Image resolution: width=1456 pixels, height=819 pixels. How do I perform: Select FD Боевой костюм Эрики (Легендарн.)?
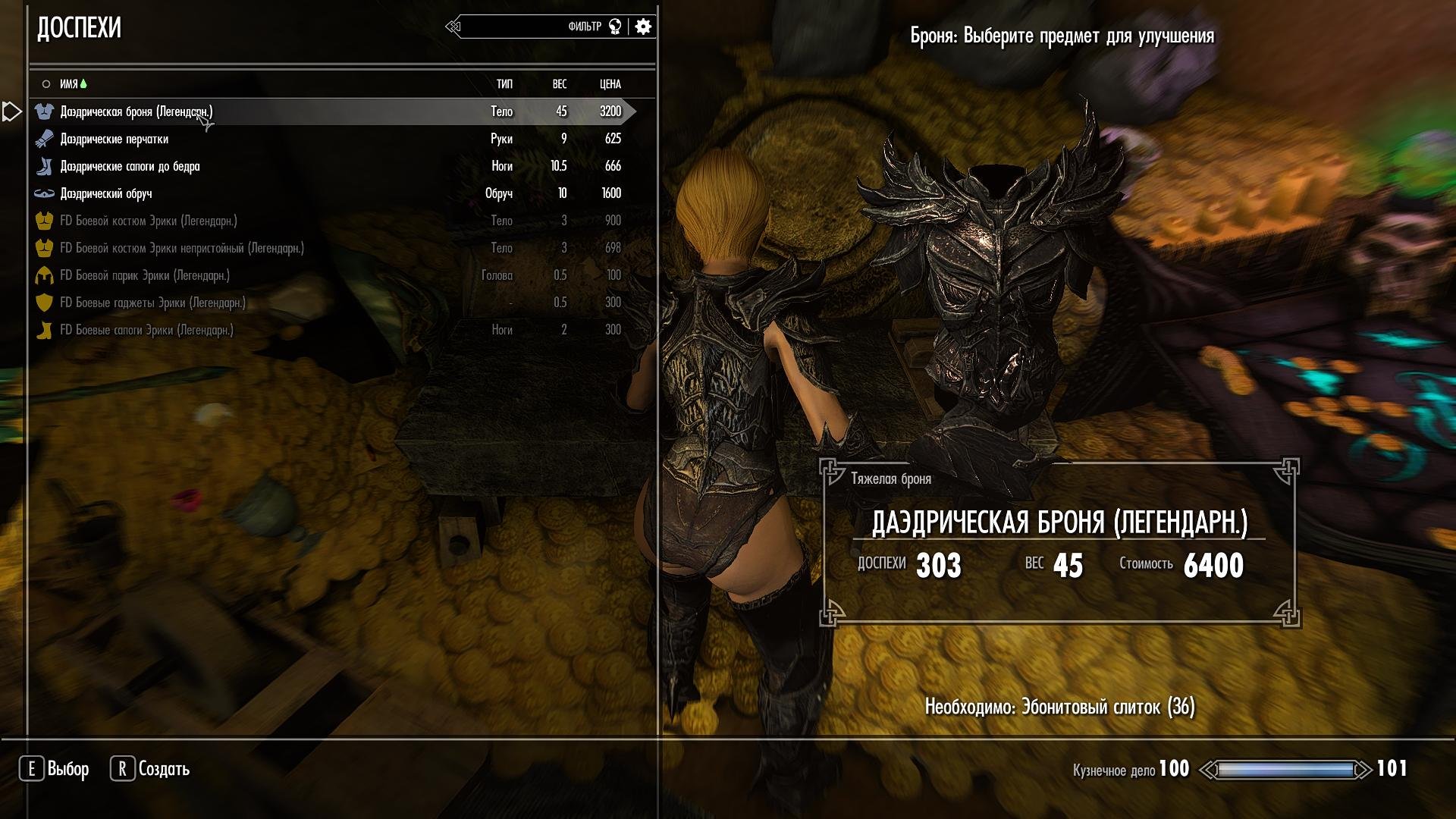tap(149, 221)
